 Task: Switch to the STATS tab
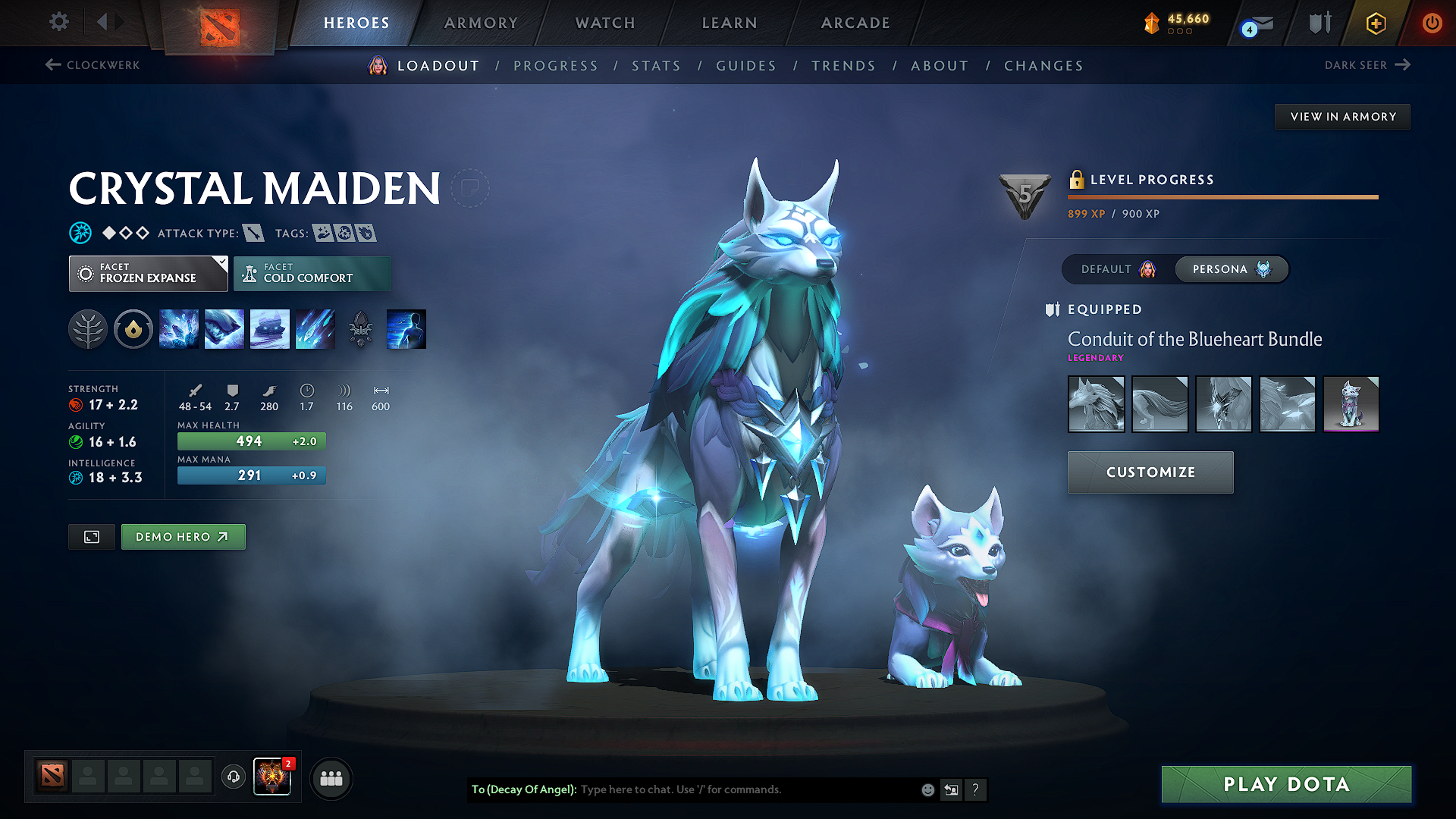point(656,66)
